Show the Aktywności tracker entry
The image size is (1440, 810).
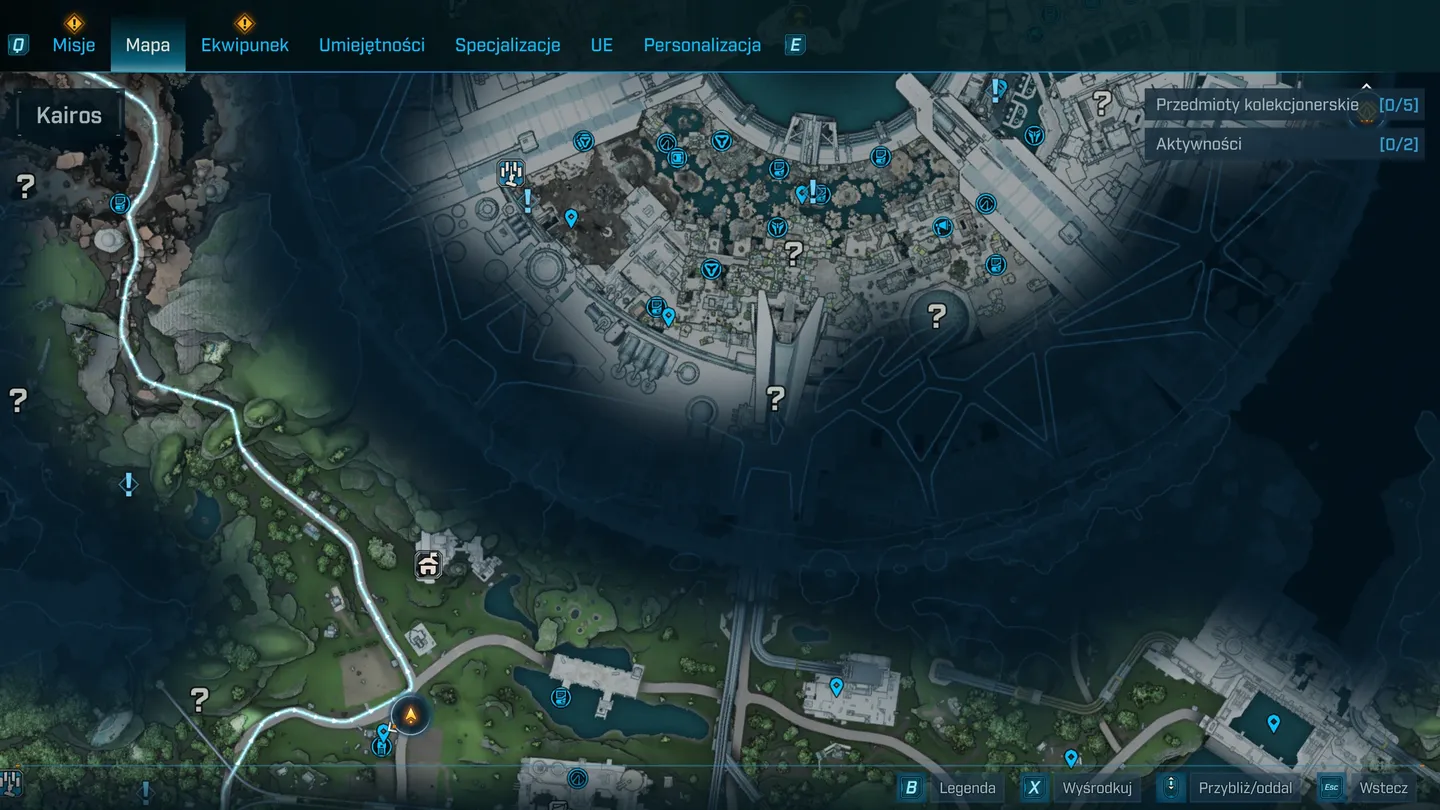(1284, 144)
